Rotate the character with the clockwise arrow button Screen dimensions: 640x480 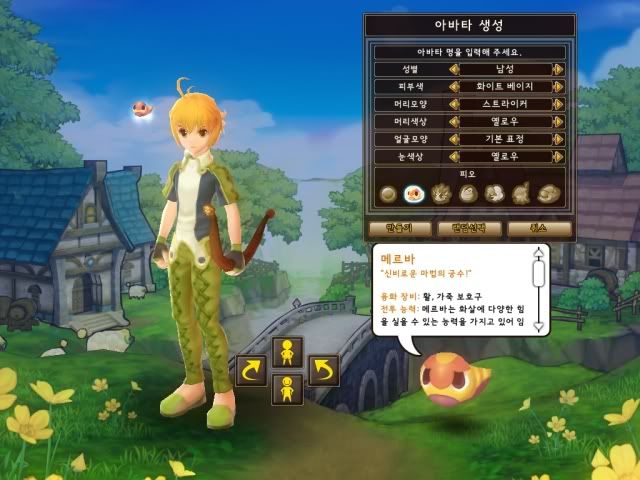coord(249,372)
